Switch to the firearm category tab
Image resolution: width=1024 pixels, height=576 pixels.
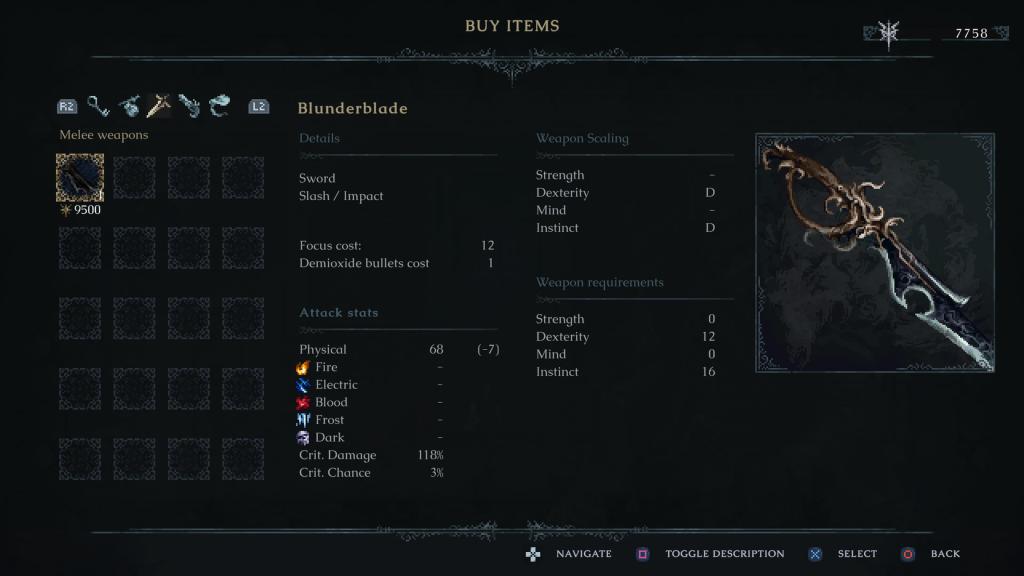pos(189,105)
